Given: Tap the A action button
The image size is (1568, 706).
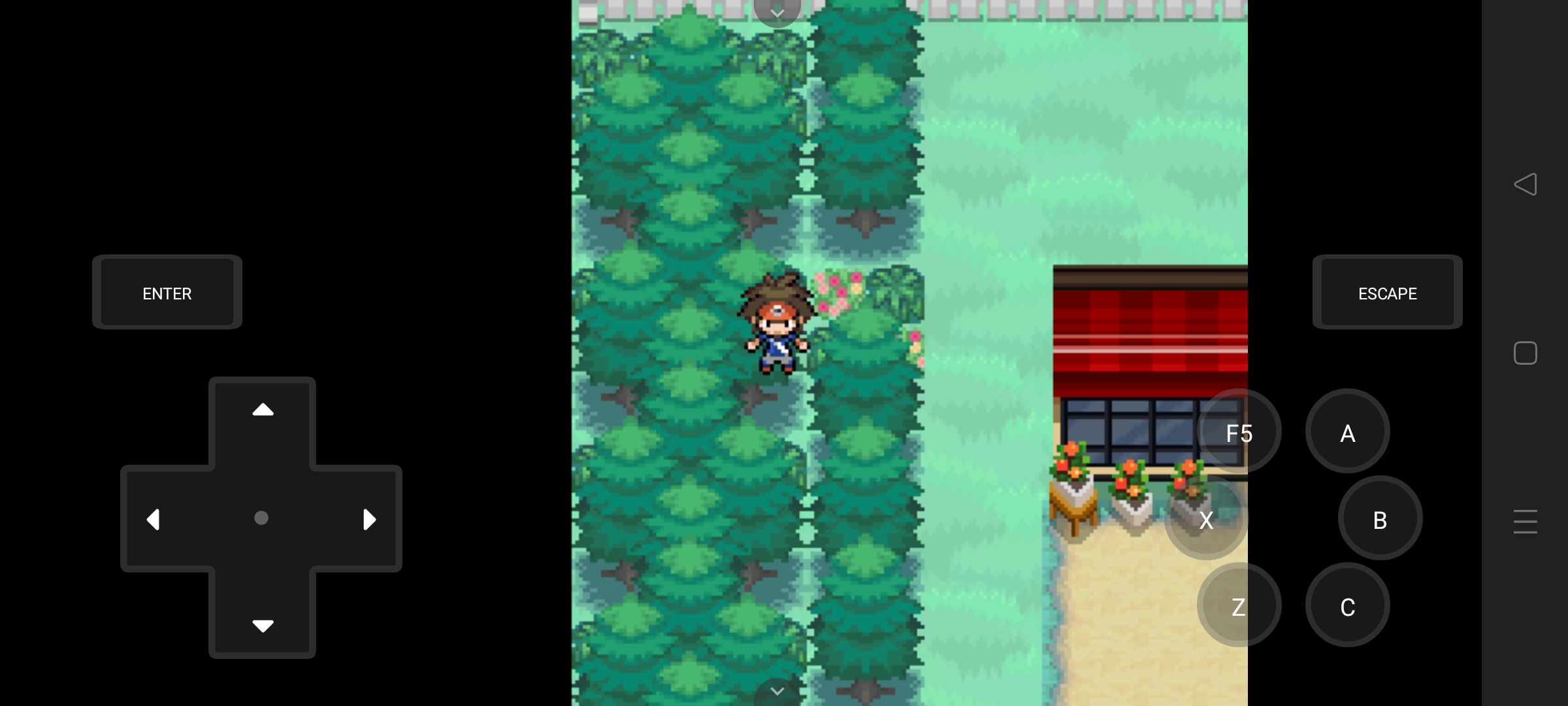Looking at the screenshot, I should pyautogui.click(x=1347, y=431).
